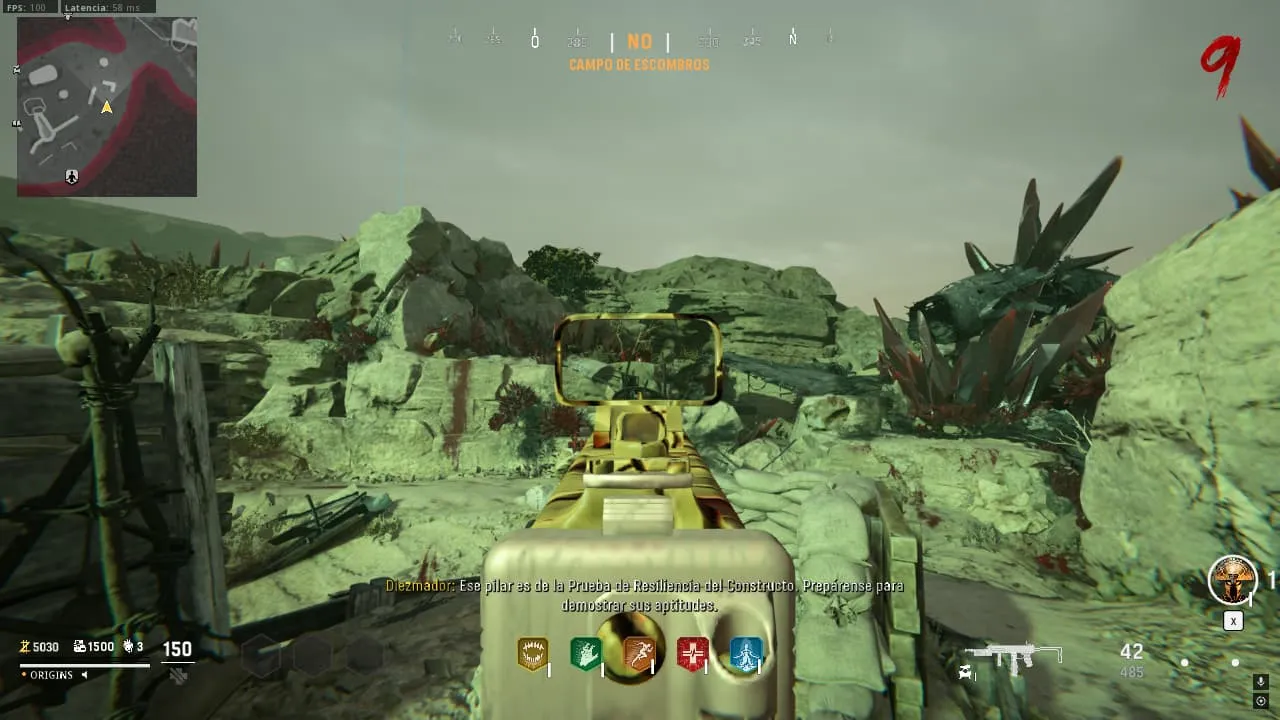This screenshot has height=720, width=1280.
Task: Click the blue meditating figure perk icon
Action: point(745,654)
